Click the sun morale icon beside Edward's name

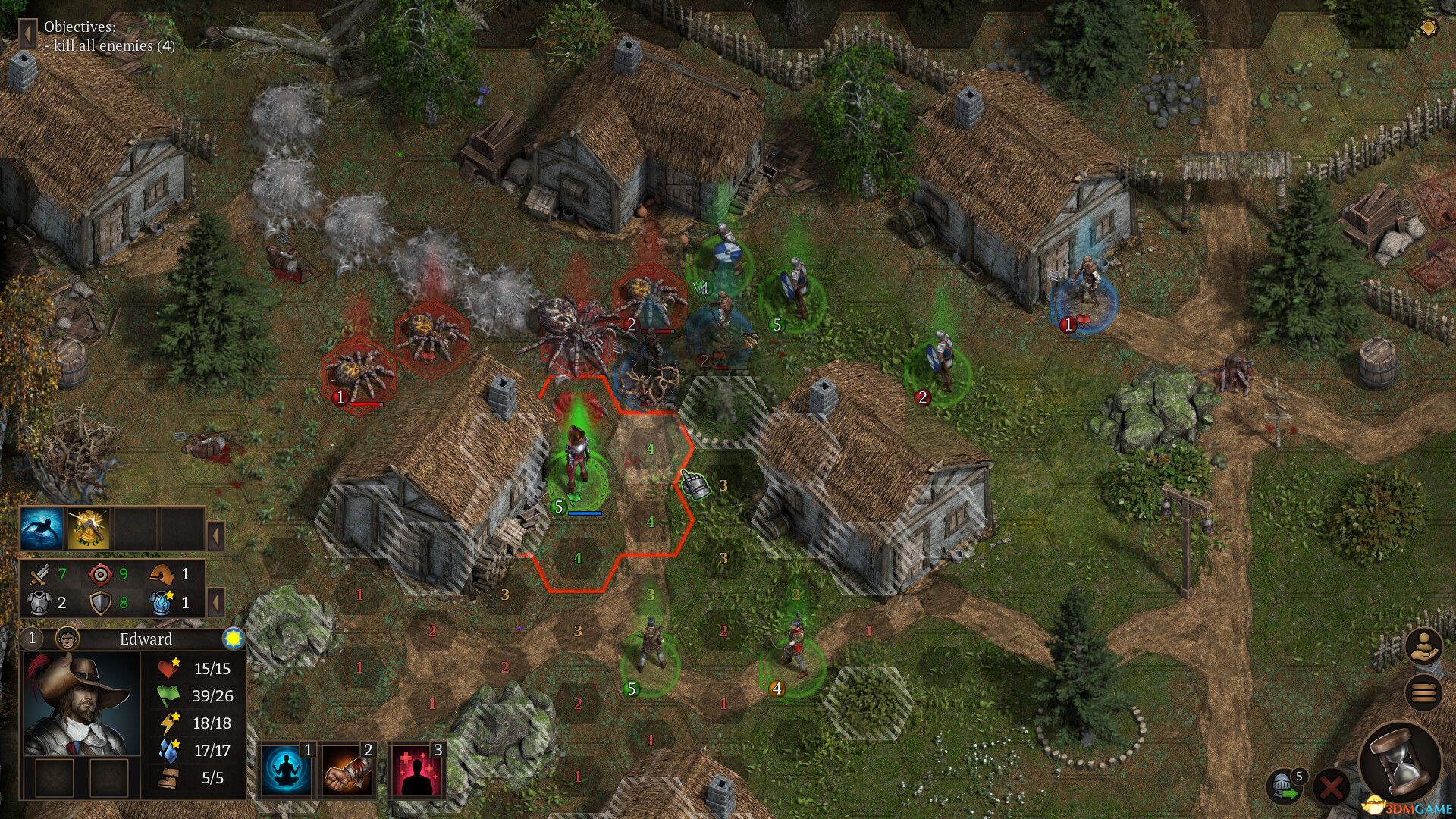point(232,638)
